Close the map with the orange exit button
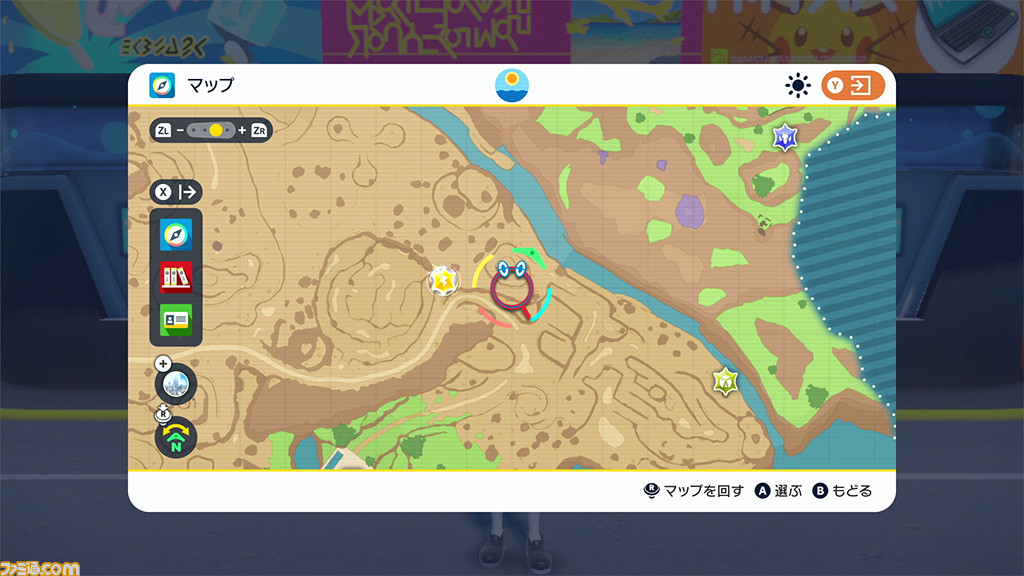The image size is (1024, 576). pos(853,86)
